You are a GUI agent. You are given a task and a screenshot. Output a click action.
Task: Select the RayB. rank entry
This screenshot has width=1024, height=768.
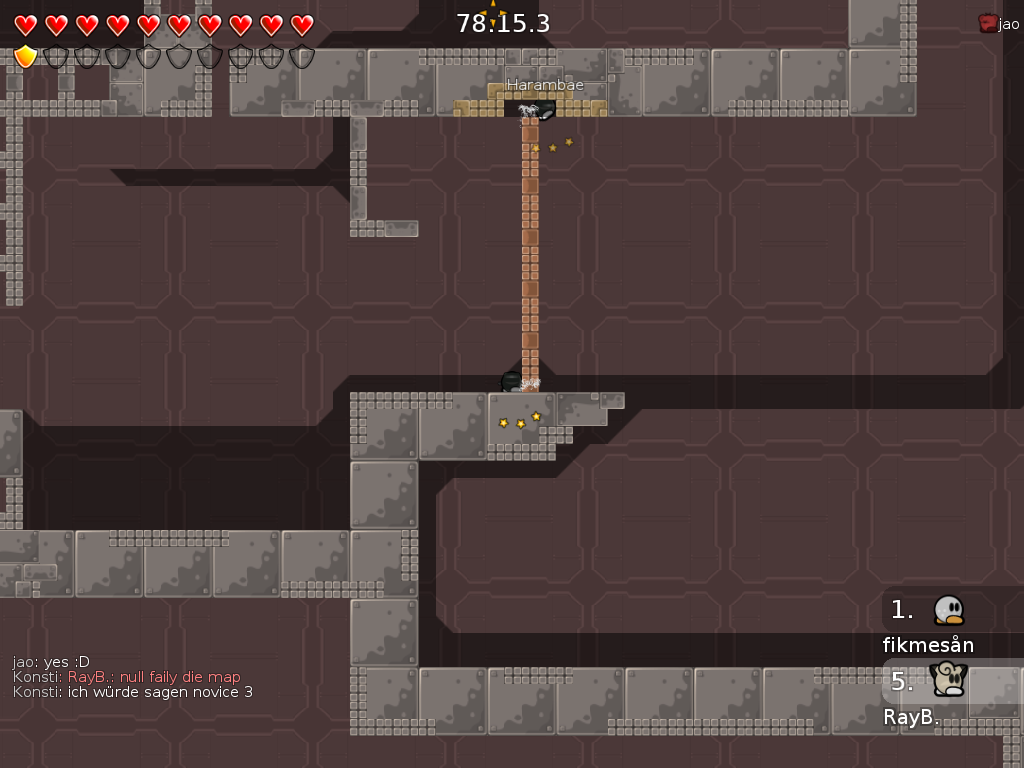tap(930, 694)
